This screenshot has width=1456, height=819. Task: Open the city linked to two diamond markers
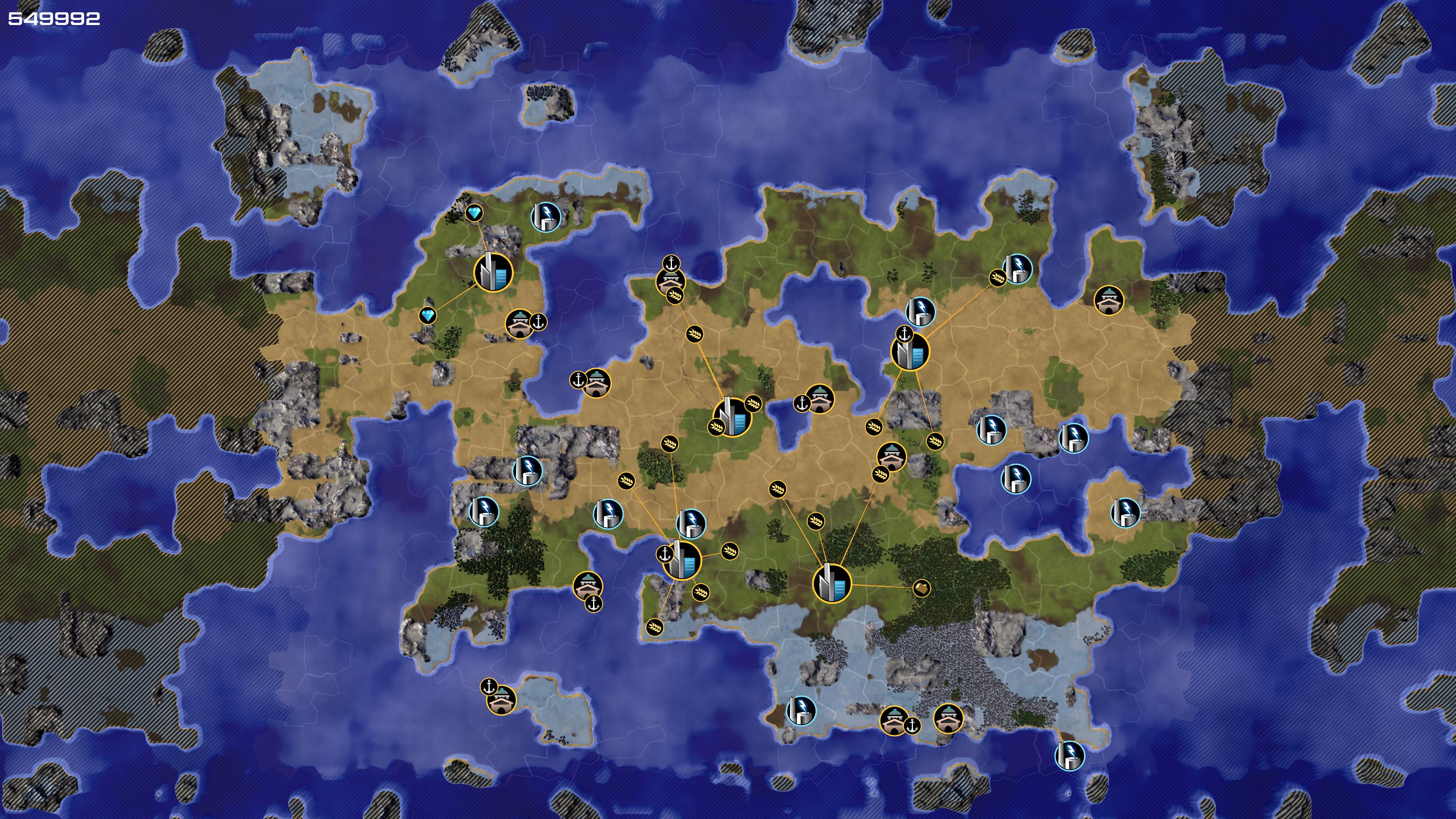pyautogui.click(x=493, y=273)
